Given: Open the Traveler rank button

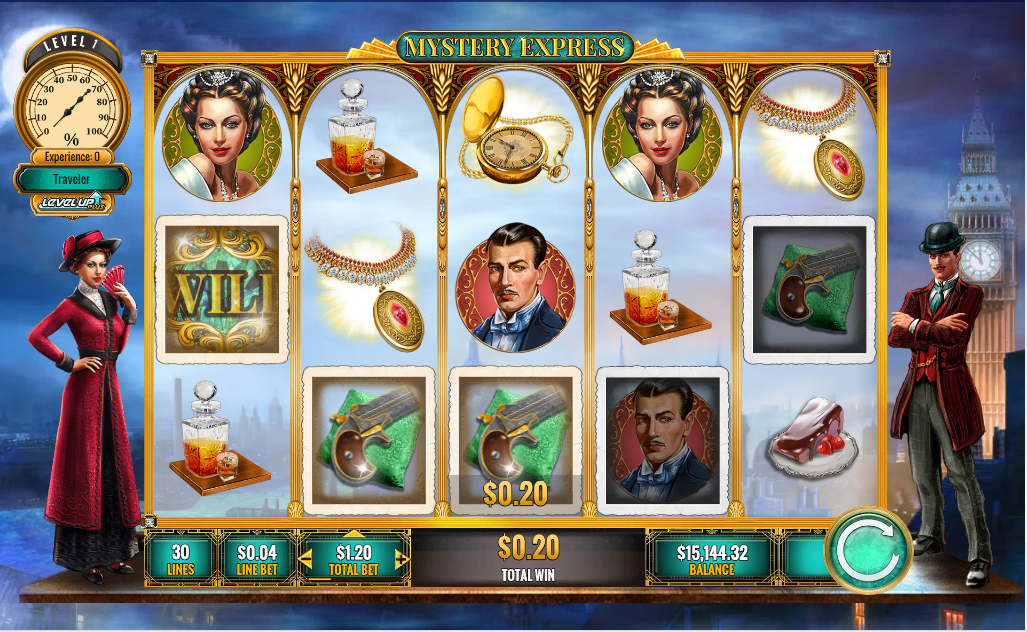Looking at the screenshot, I should click(x=71, y=179).
